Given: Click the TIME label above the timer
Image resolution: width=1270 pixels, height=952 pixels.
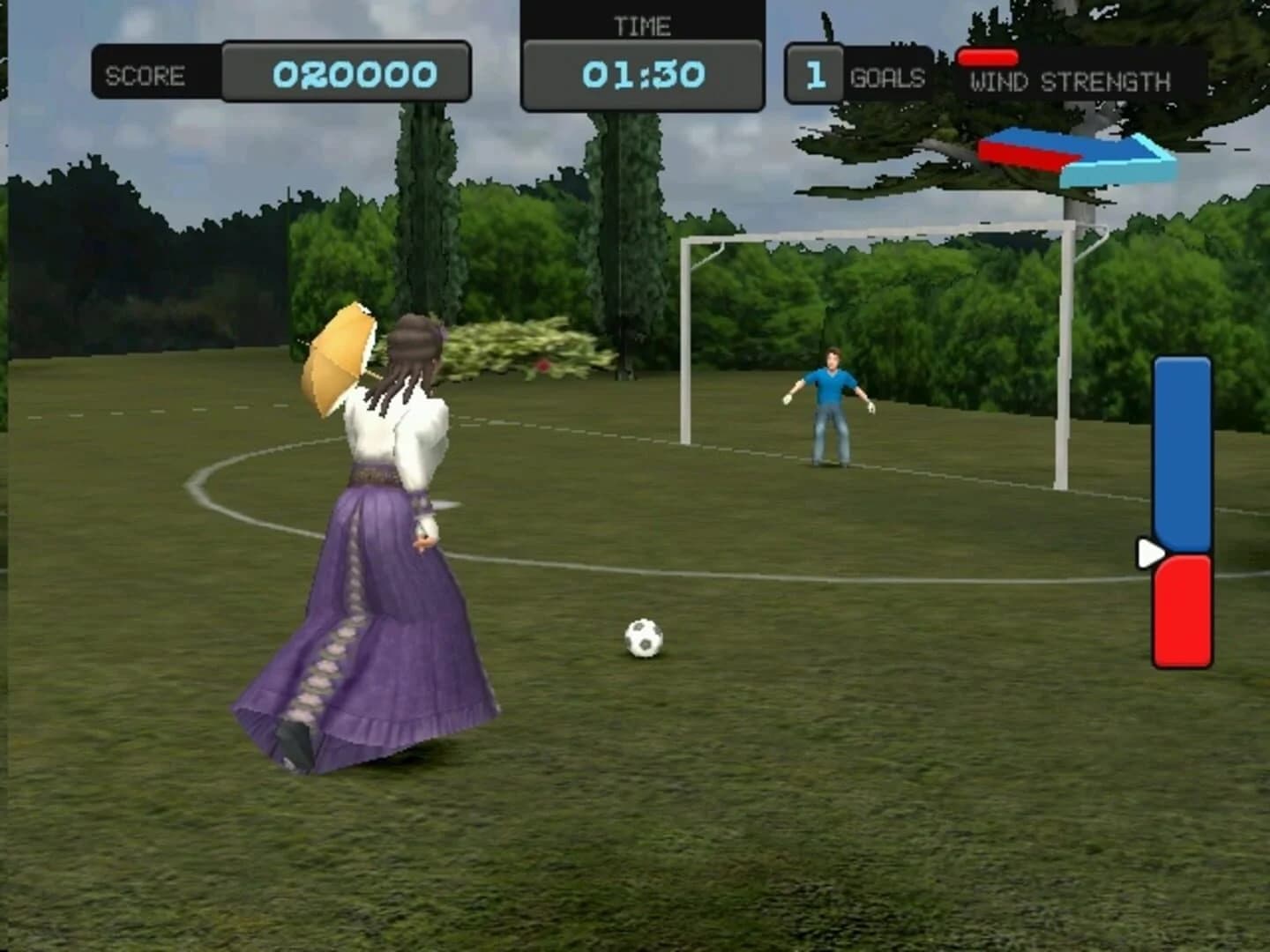Looking at the screenshot, I should (645, 26).
